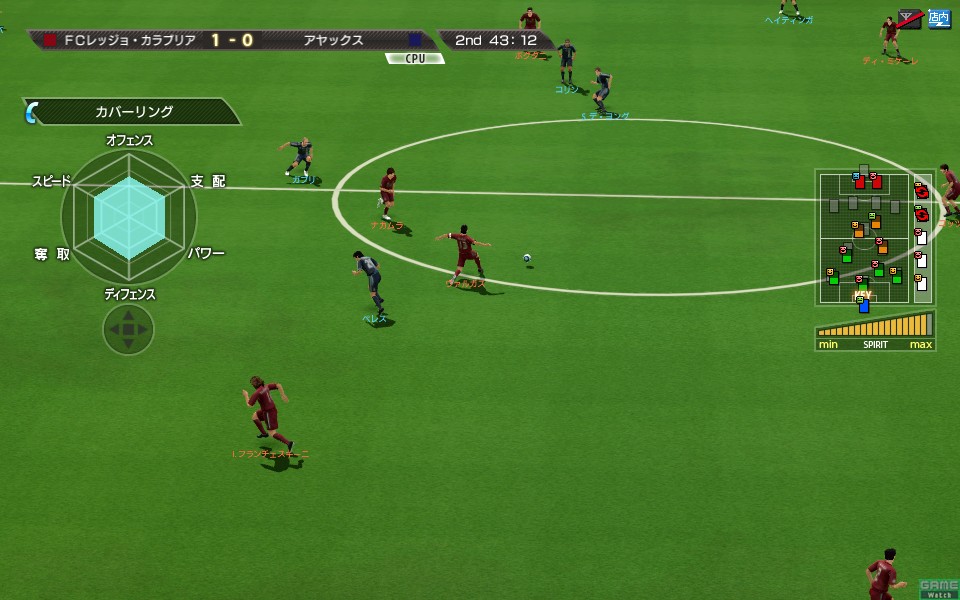
Task: Select the カバーリング tactic header
Action: coord(135,112)
